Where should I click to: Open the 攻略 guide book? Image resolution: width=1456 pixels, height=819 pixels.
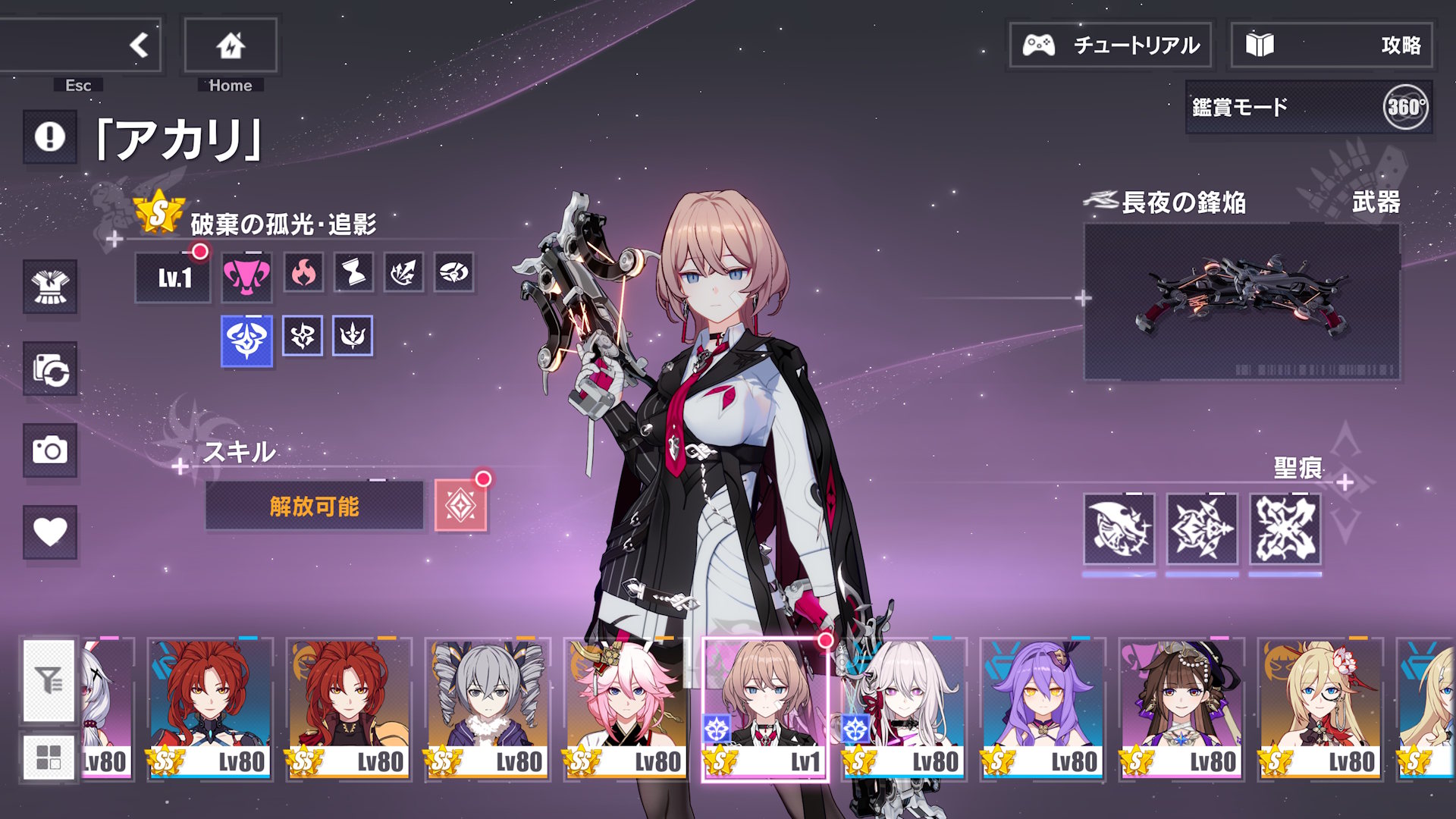(x=1332, y=45)
